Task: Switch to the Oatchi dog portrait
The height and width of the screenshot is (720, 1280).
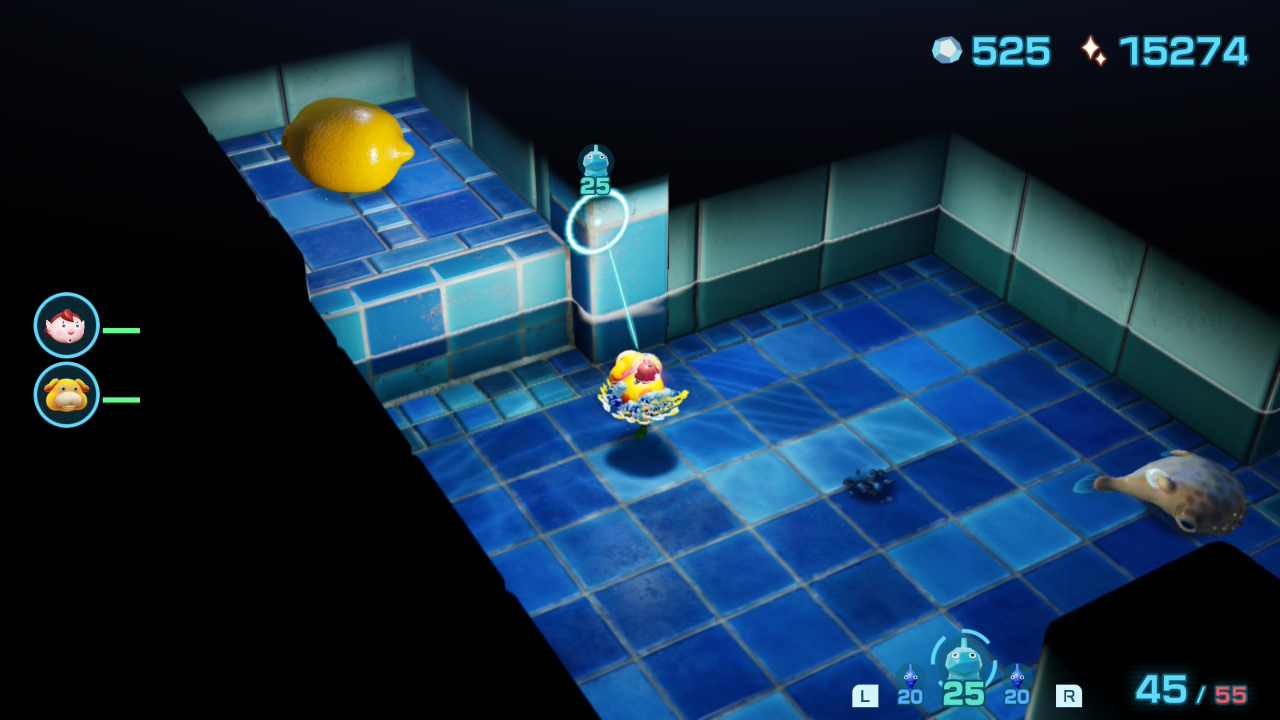Action: (x=67, y=395)
